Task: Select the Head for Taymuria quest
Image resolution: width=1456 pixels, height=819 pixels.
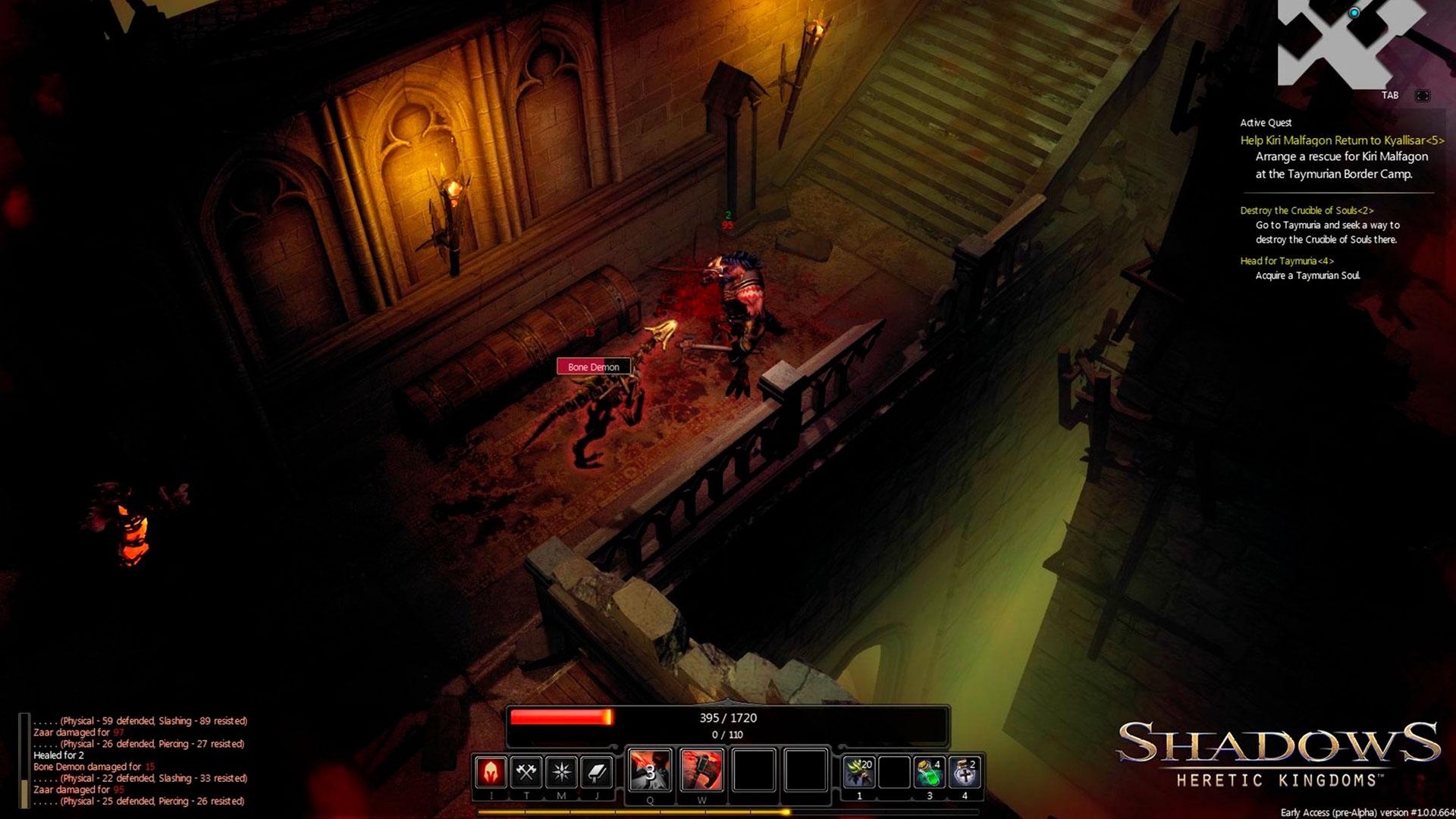Action: (1287, 261)
